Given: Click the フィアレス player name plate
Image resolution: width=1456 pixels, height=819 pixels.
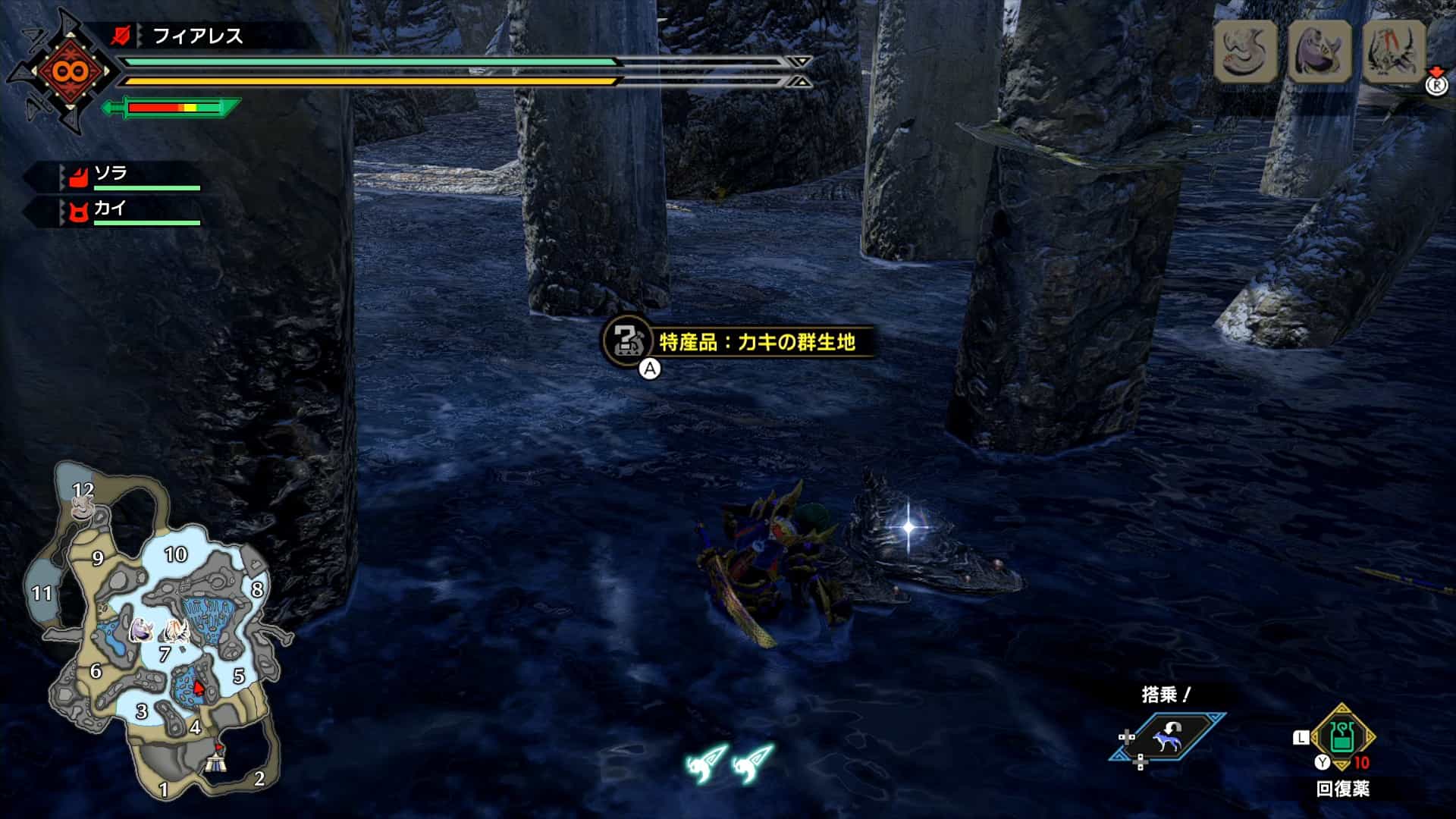Looking at the screenshot, I should (x=197, y=36).
